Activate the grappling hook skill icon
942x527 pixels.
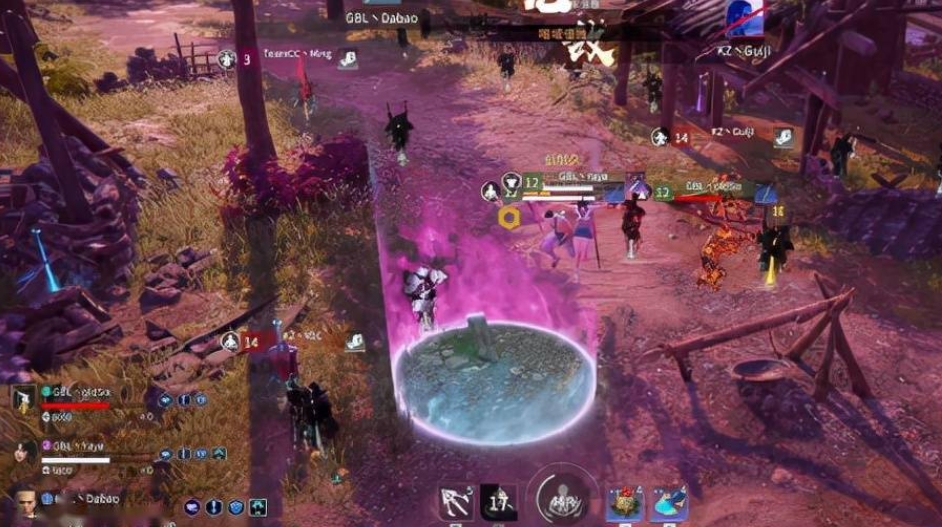pos(457,502)
